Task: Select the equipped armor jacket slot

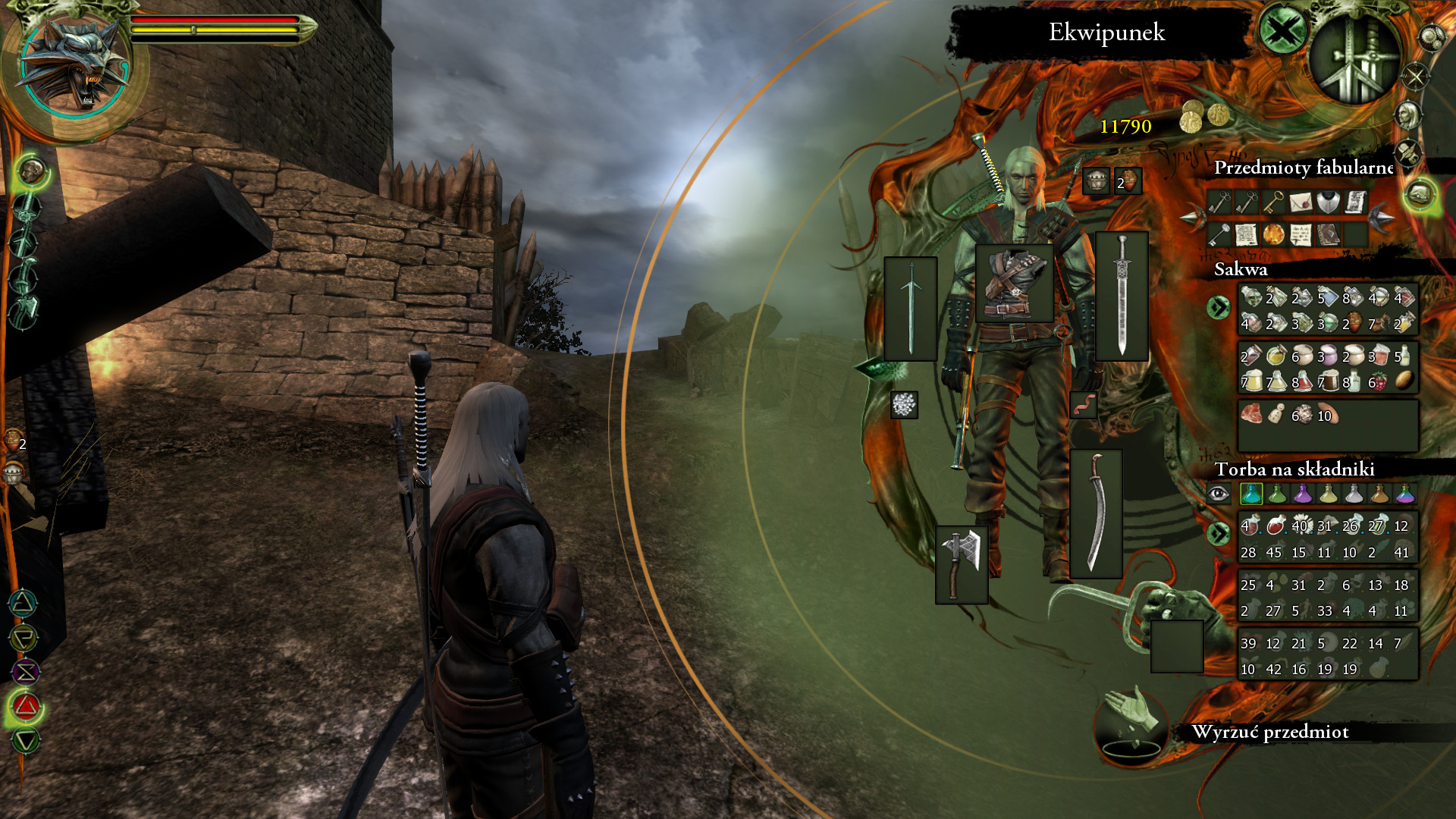Action: pyautogui.click(x=1014, y=284)
